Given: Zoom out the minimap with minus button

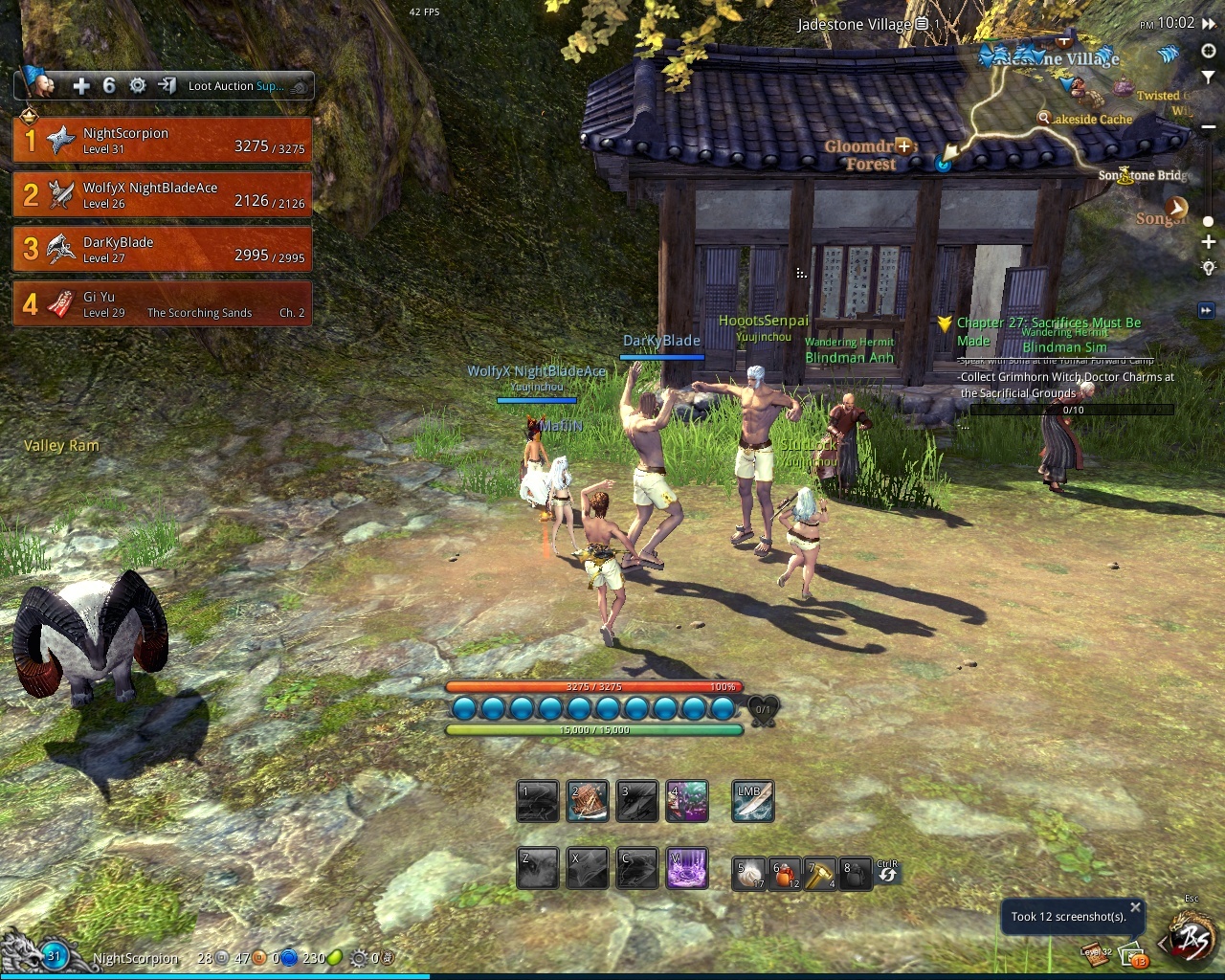Looking at the screenshot, I should coord(1209,99).
